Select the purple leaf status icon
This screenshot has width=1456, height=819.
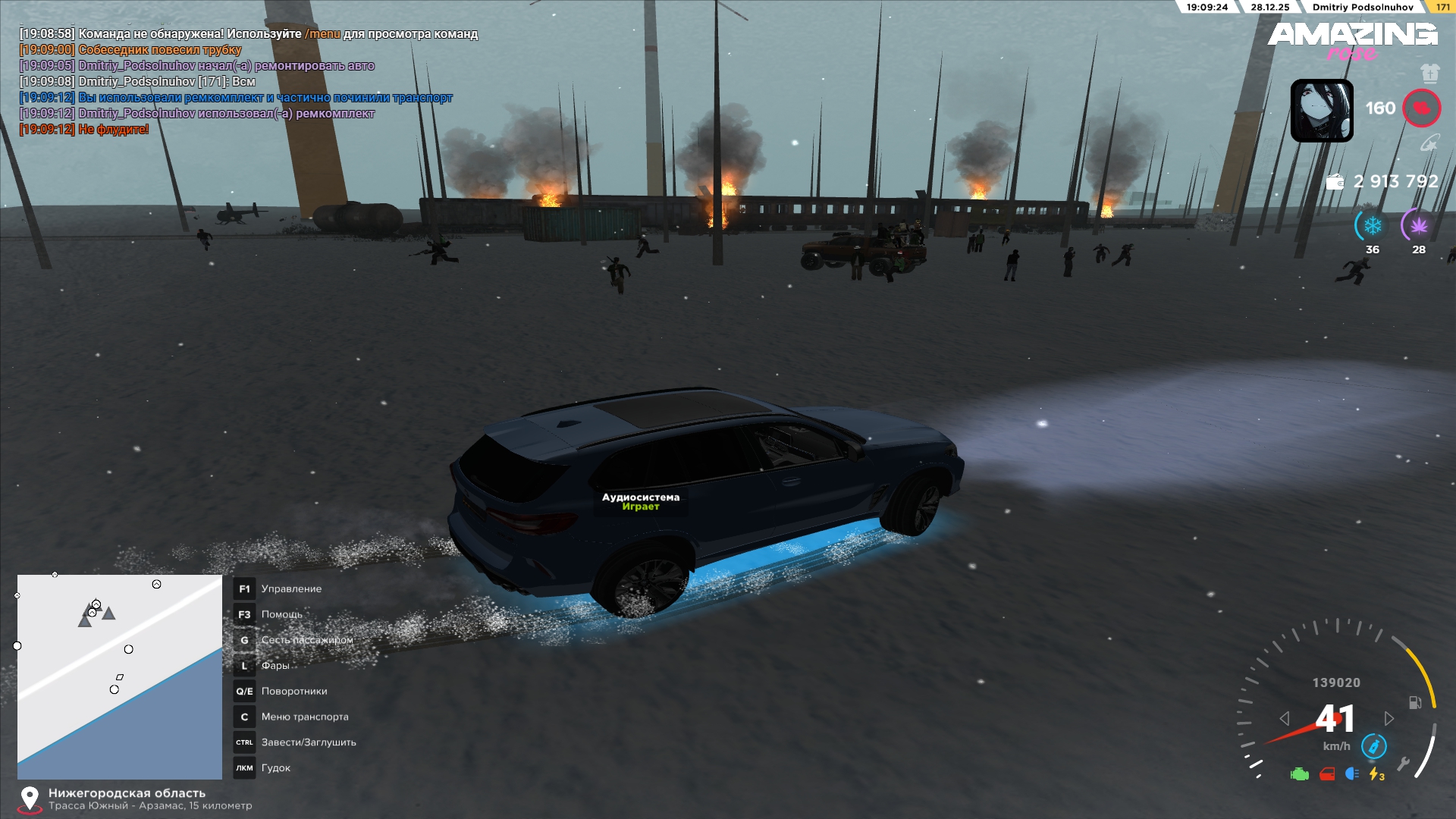coord(1418,226)
